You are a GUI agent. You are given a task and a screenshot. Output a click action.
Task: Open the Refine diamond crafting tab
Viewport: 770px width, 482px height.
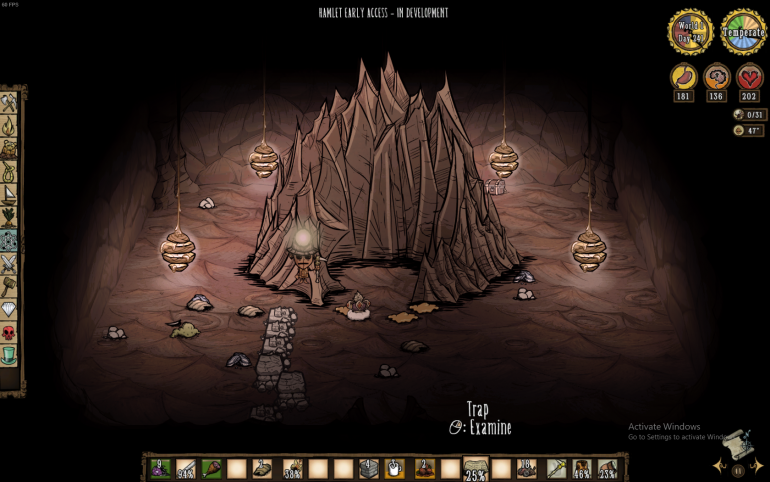click(x=9, y=310)
